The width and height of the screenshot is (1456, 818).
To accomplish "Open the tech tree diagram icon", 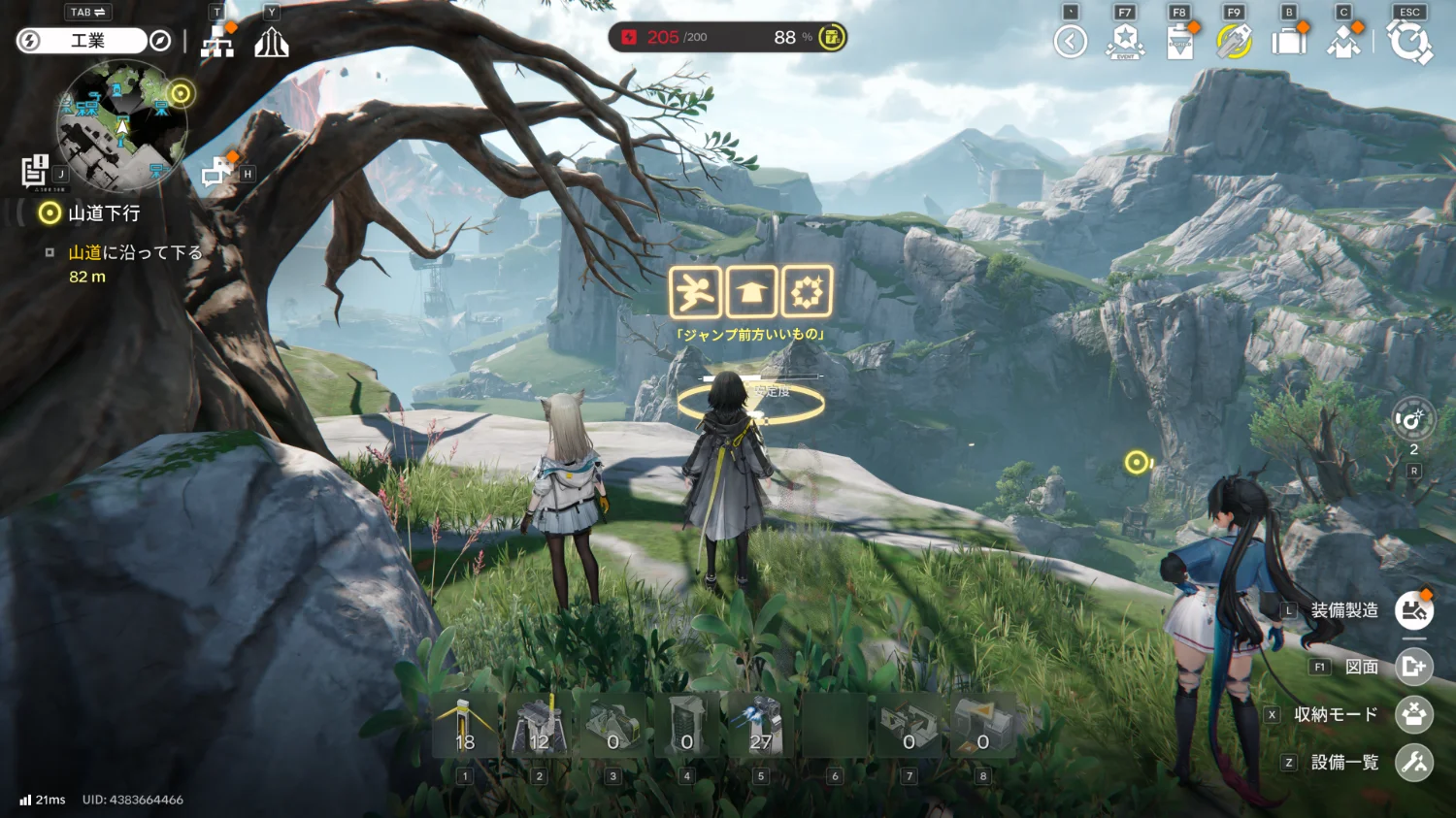I will click(217, 42).
